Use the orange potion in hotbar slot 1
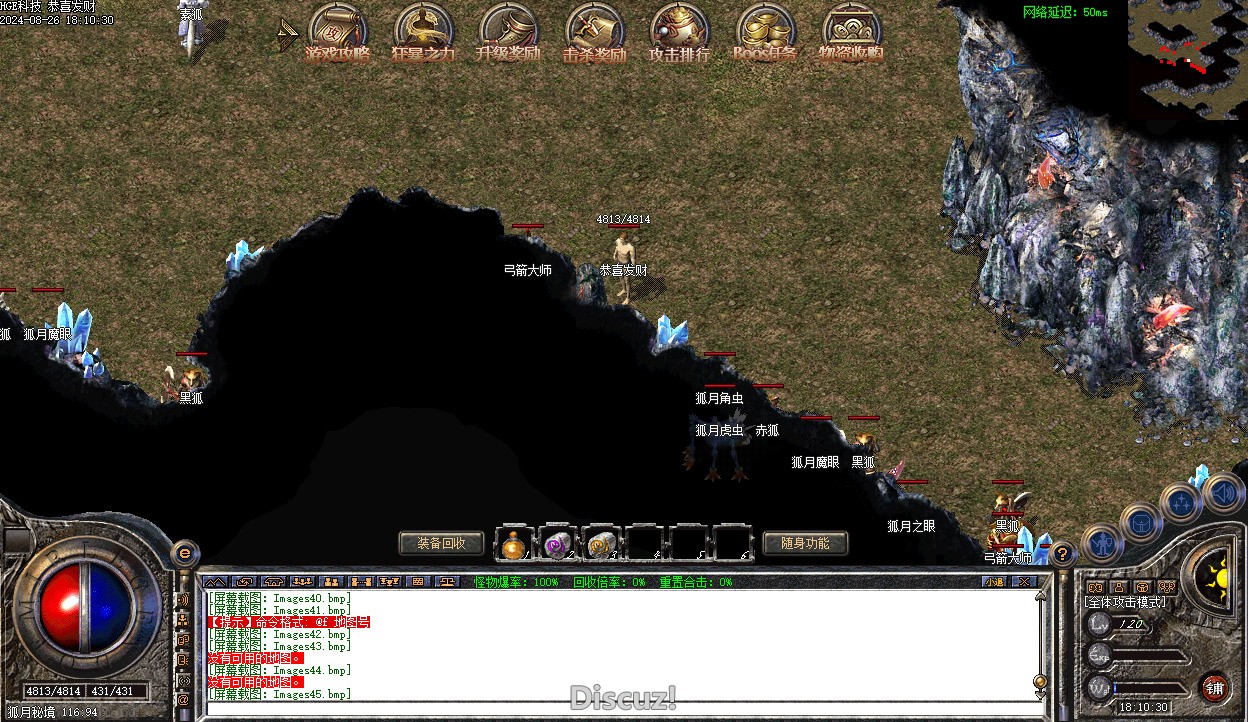 pos(515,545)
